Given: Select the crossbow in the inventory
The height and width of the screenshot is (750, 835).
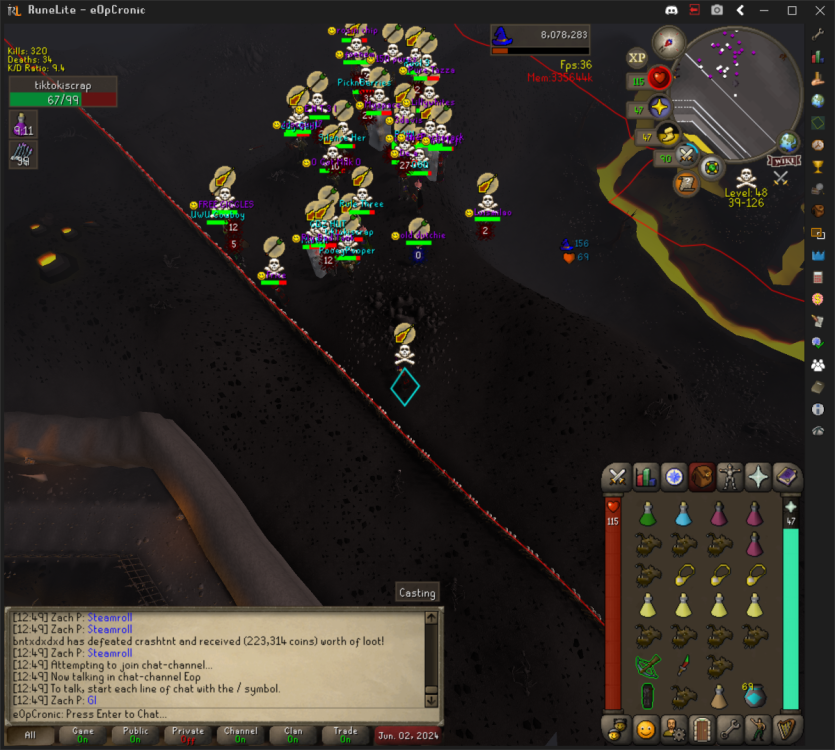Looking at the screenshot, I should pyautogui.click(x=648, y=665).
